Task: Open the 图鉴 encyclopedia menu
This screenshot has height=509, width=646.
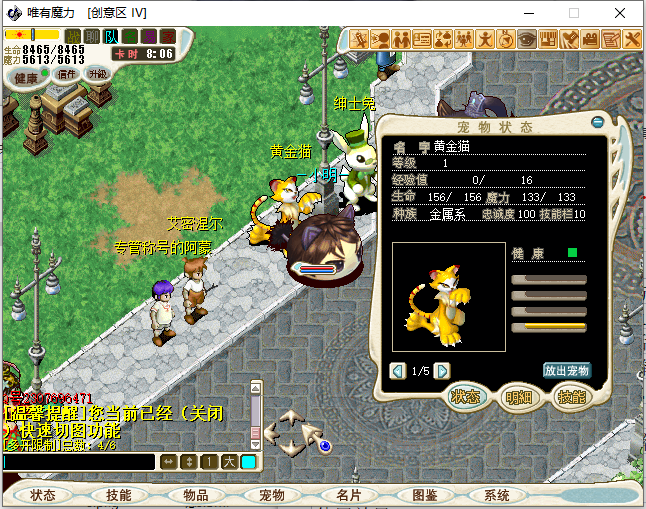Action: tap(424, 495)
